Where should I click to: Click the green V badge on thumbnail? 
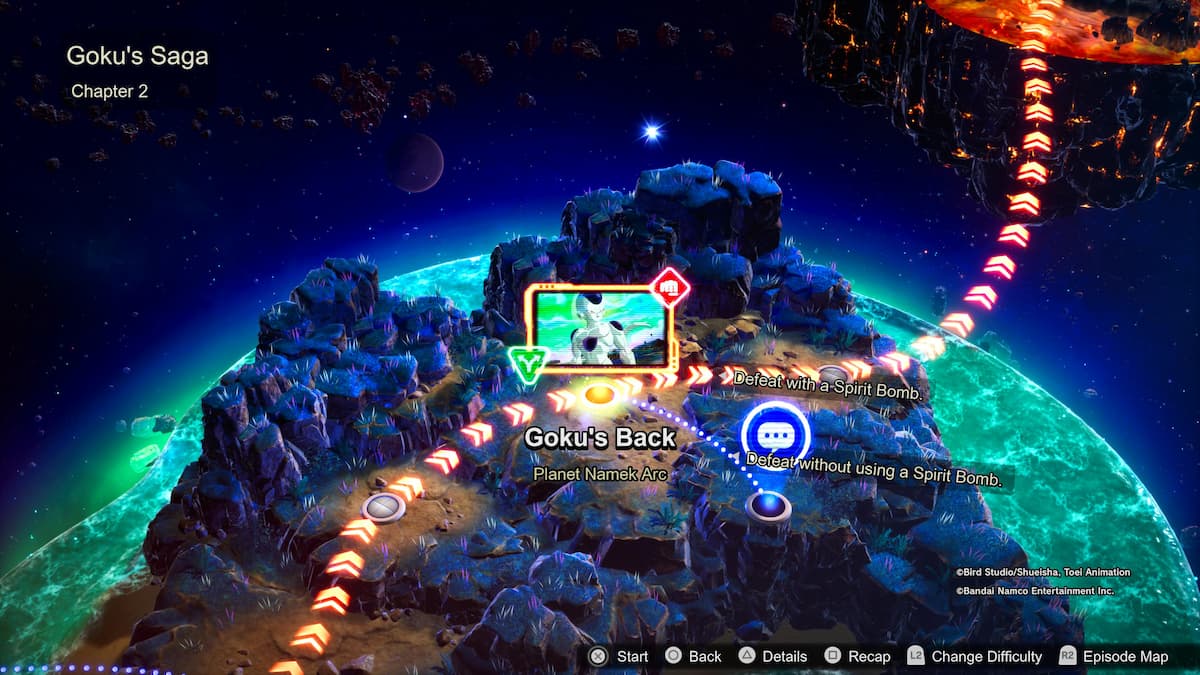[x=527, y=364]
